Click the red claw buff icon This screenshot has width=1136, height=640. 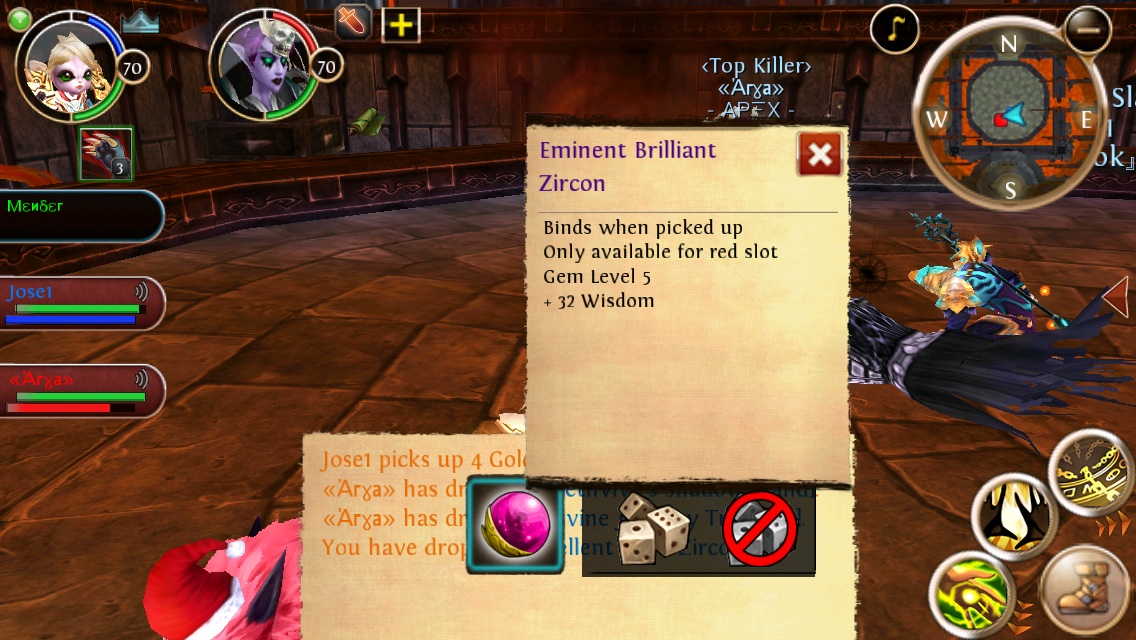106,154
